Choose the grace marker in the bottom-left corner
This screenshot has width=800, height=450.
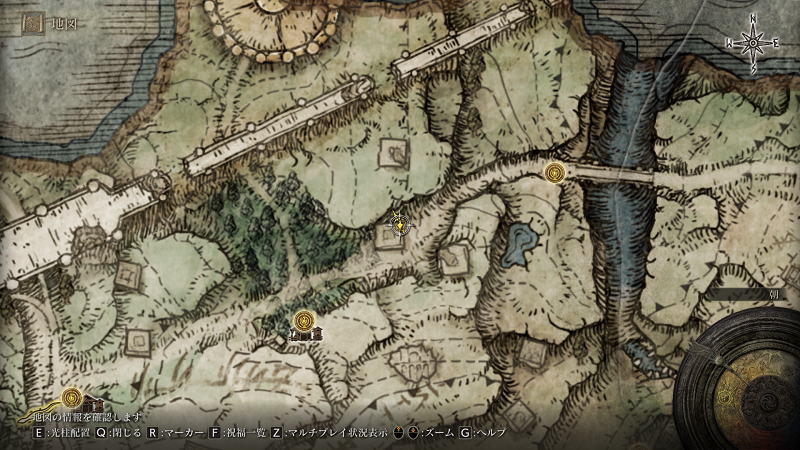pyautogui.click(x=71, y=396)
